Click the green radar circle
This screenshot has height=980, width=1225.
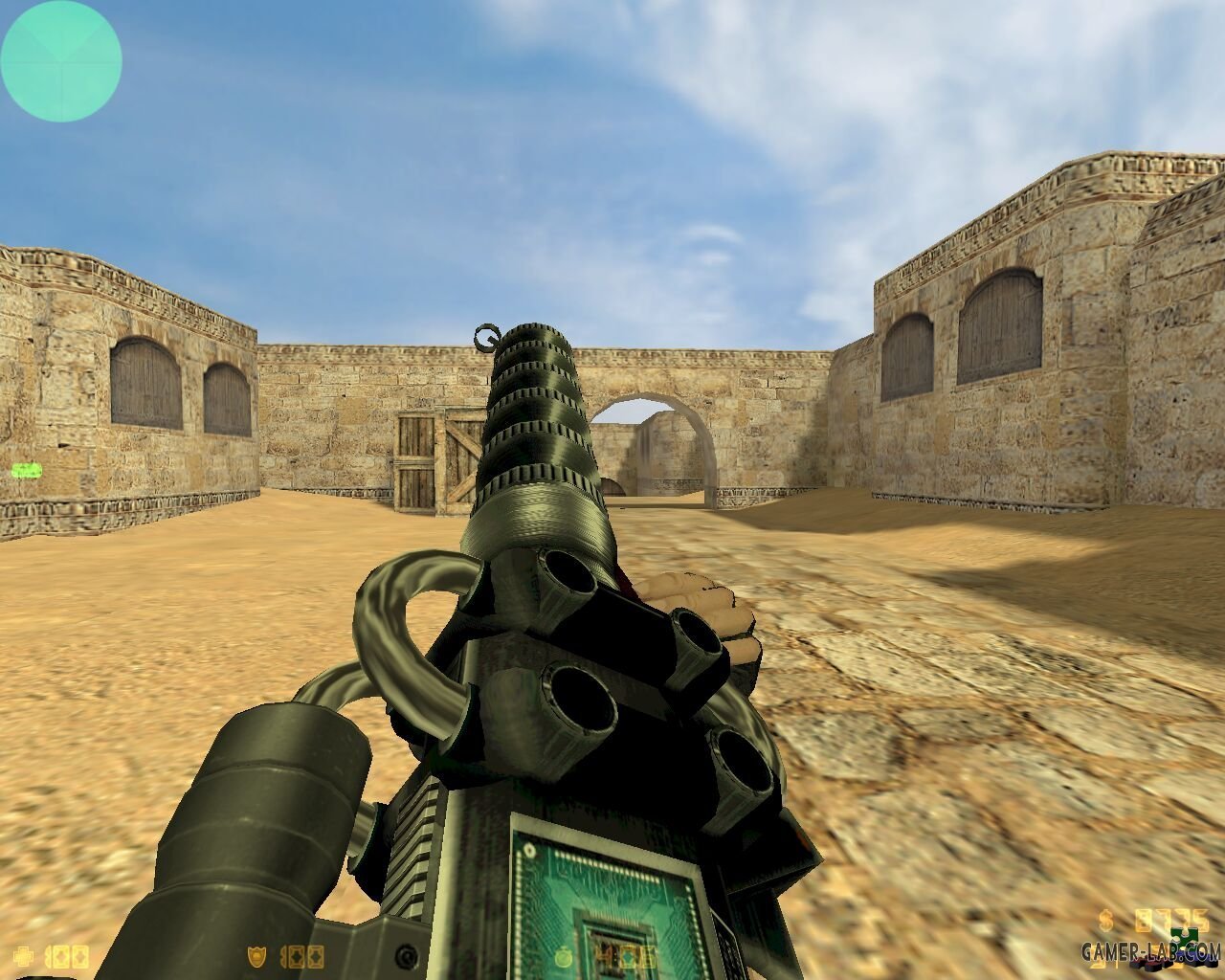[59, 60]
